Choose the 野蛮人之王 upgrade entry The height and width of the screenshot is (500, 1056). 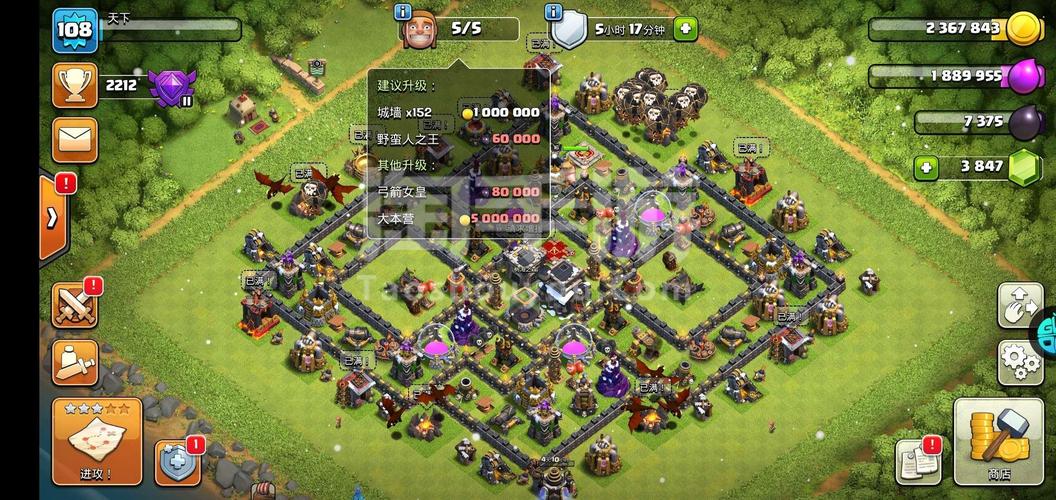[x=458, y=138]
